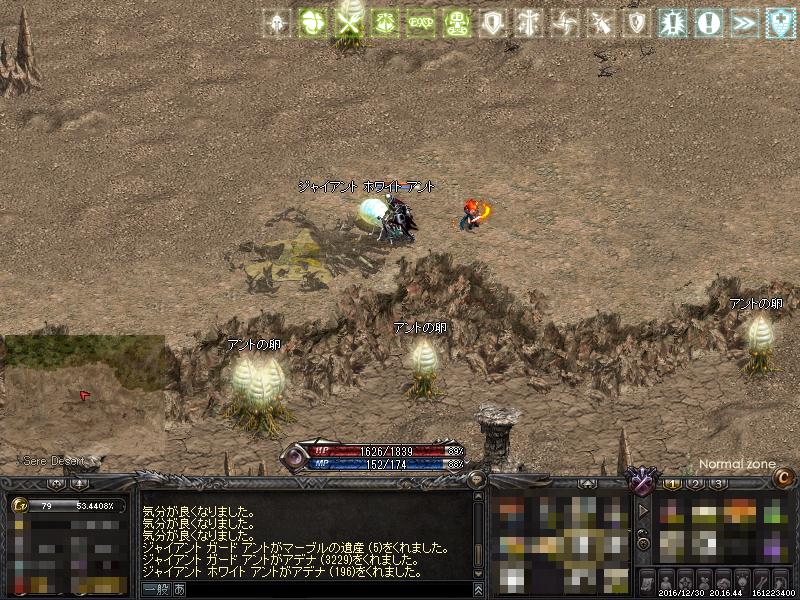Open the minimap of Sere Desert
The height and width of the screenshot is (600, 800).
pyautogui.click(x=83, y=397)
